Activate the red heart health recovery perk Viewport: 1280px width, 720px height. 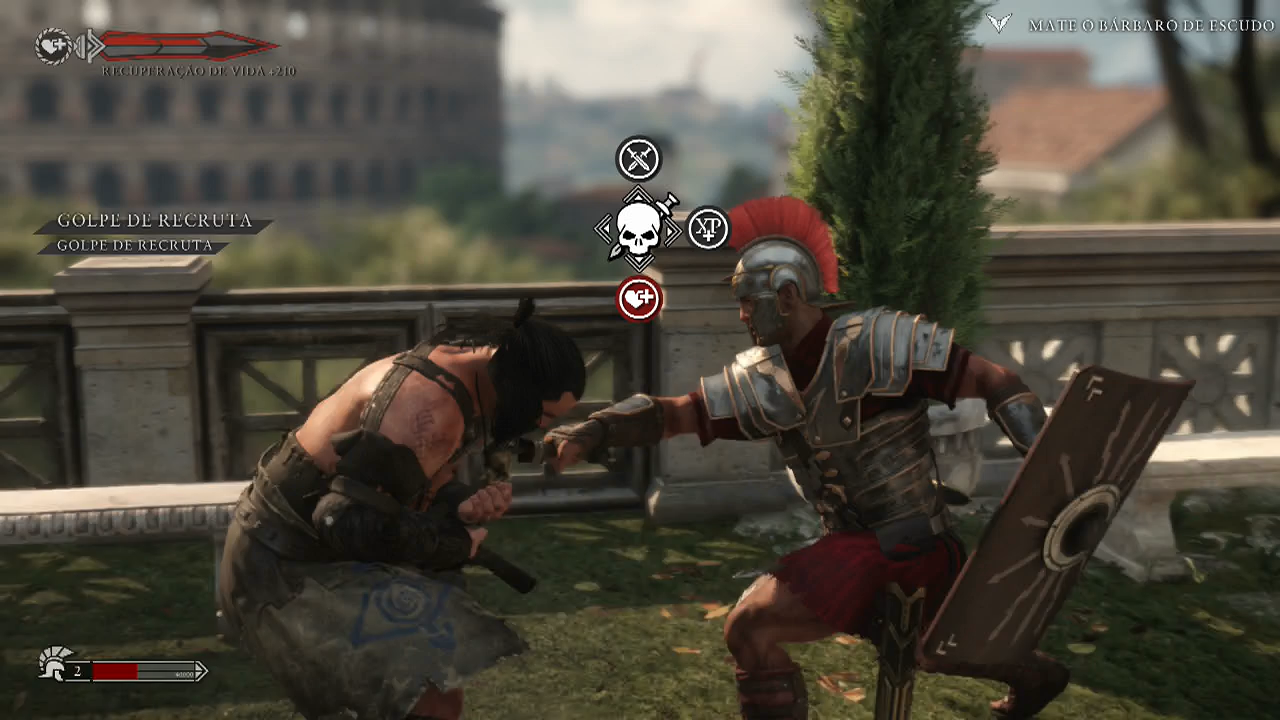point(639,298)
